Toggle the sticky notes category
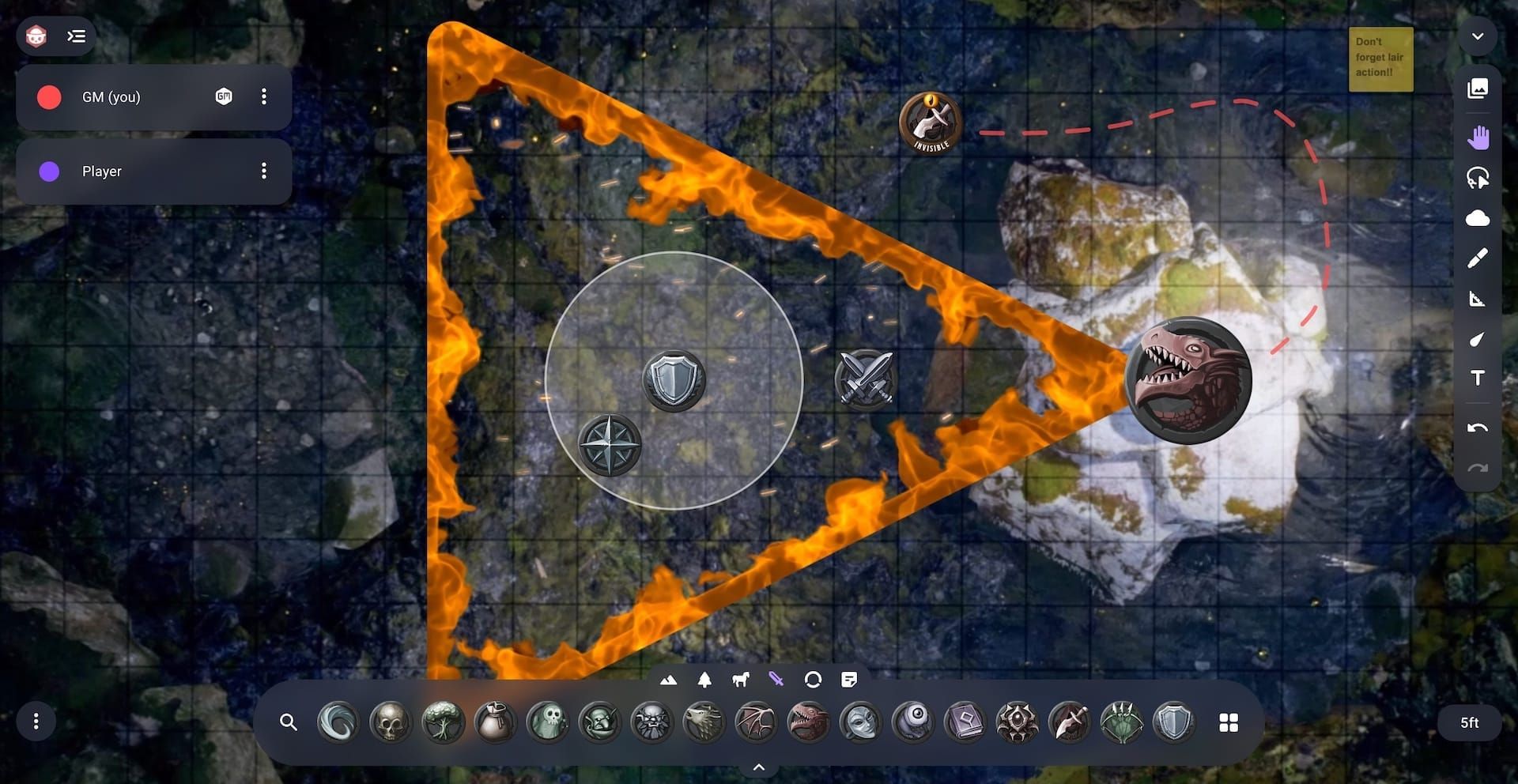The image size is (1518, 784). point(851,678)
